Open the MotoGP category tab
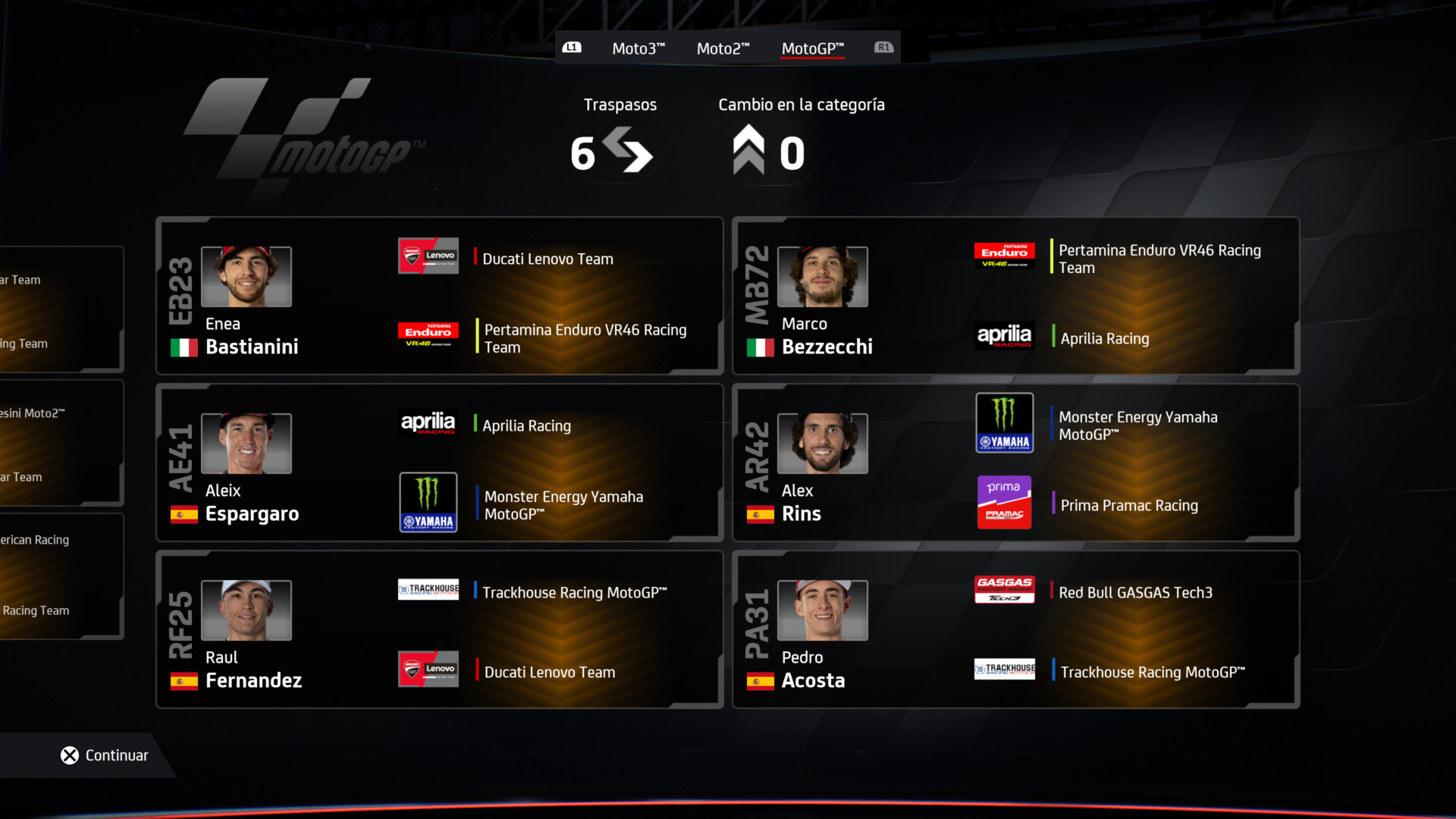Image resolution: width=1456 pixels, height=819 pixels. coord(811,48)
